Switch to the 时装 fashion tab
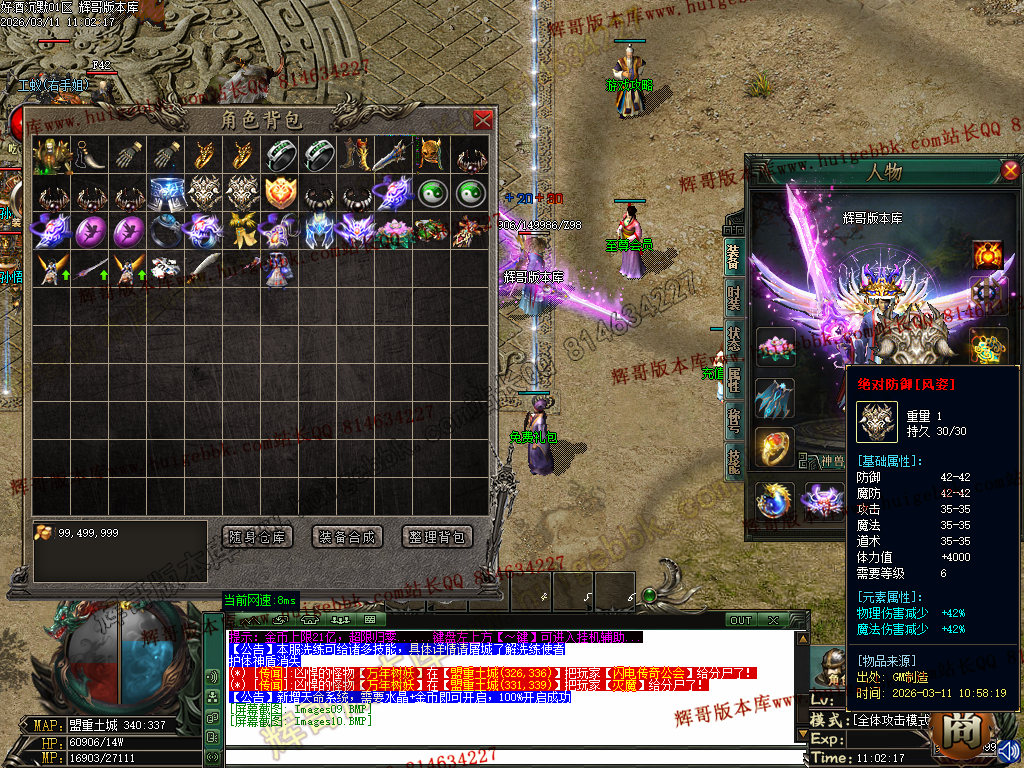1024x768 pixels. (733, 298)
